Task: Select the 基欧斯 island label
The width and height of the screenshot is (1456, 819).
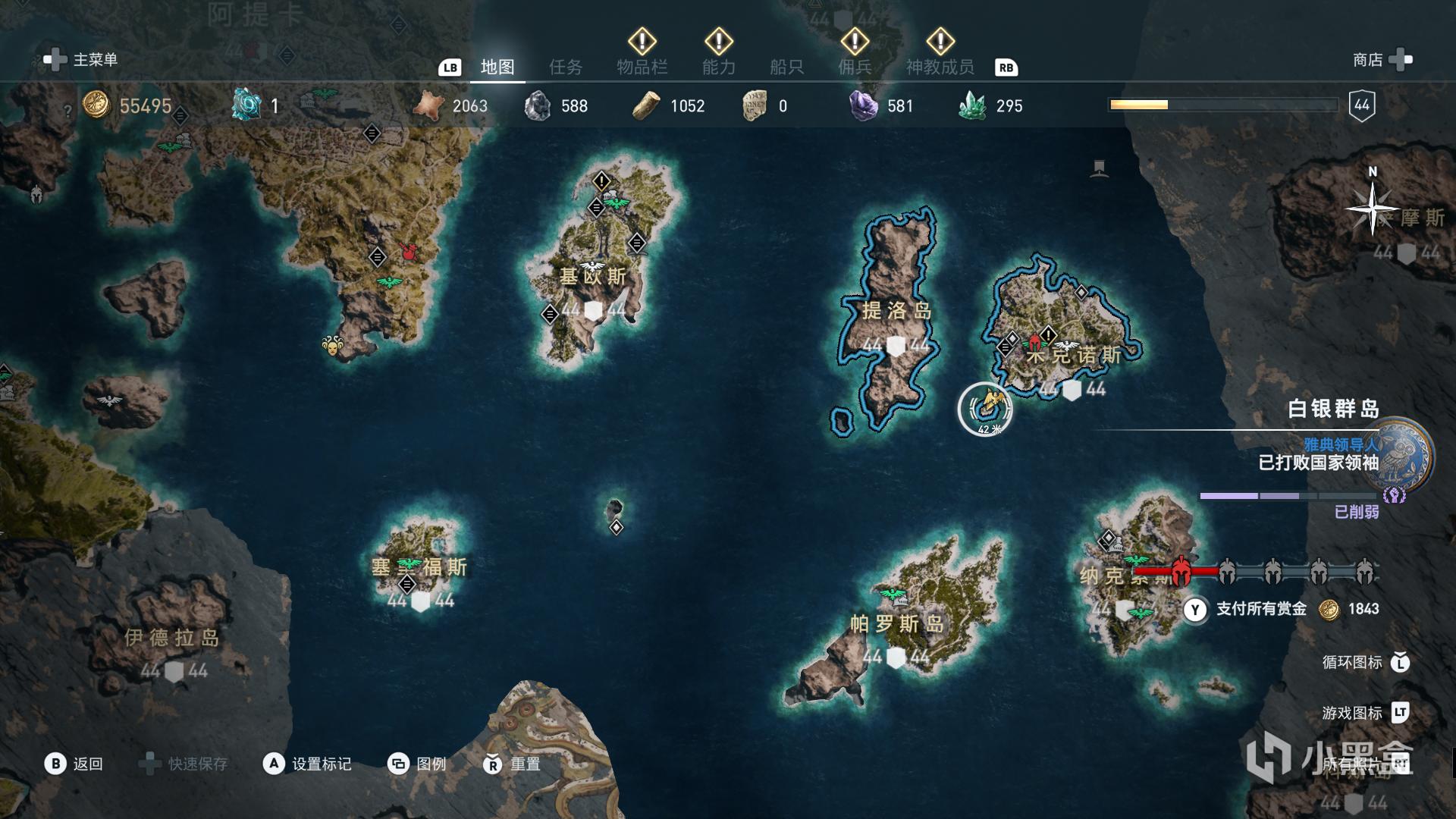Action: [593, 277]
